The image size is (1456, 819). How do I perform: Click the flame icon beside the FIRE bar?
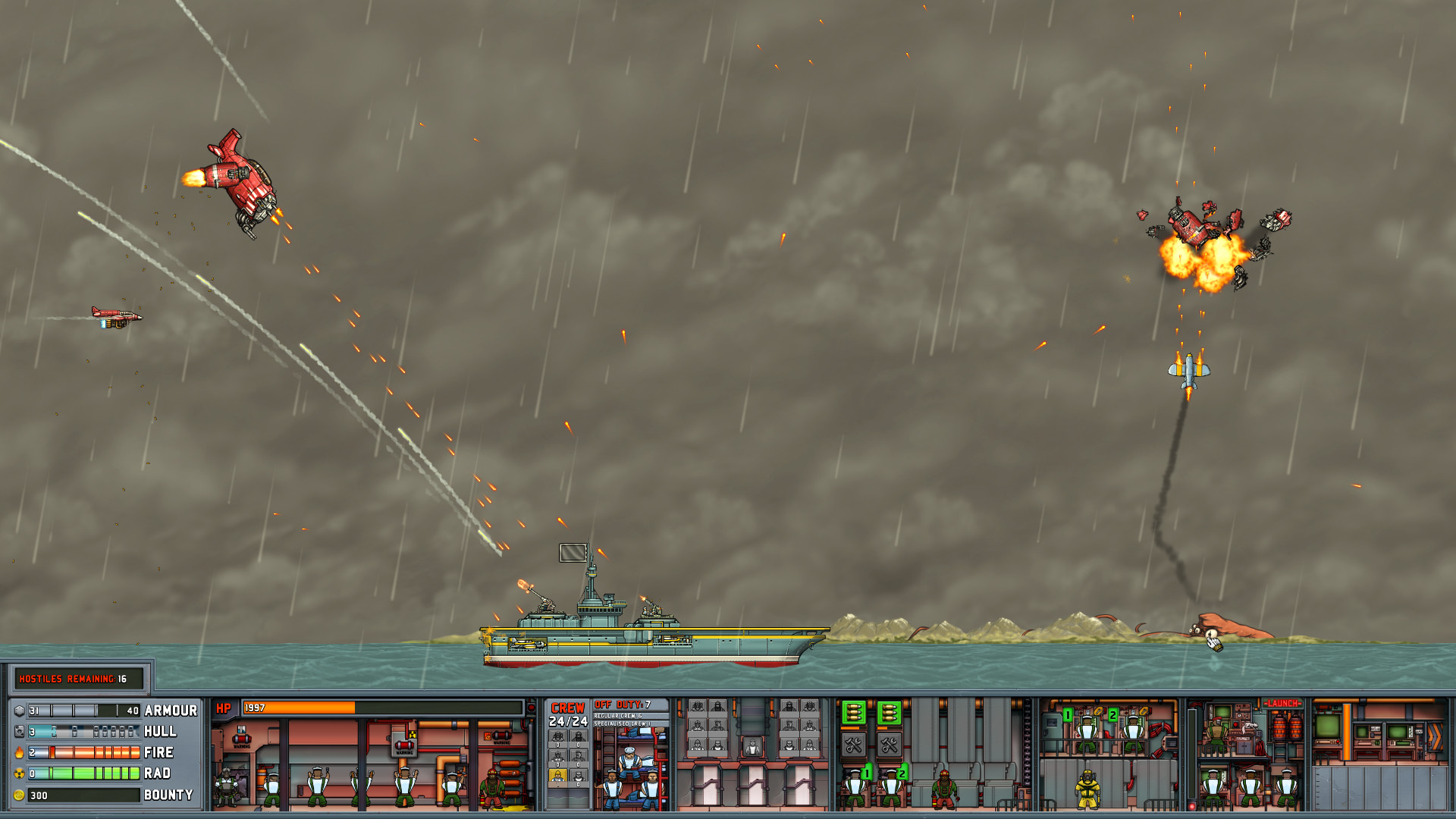[18, 752]
